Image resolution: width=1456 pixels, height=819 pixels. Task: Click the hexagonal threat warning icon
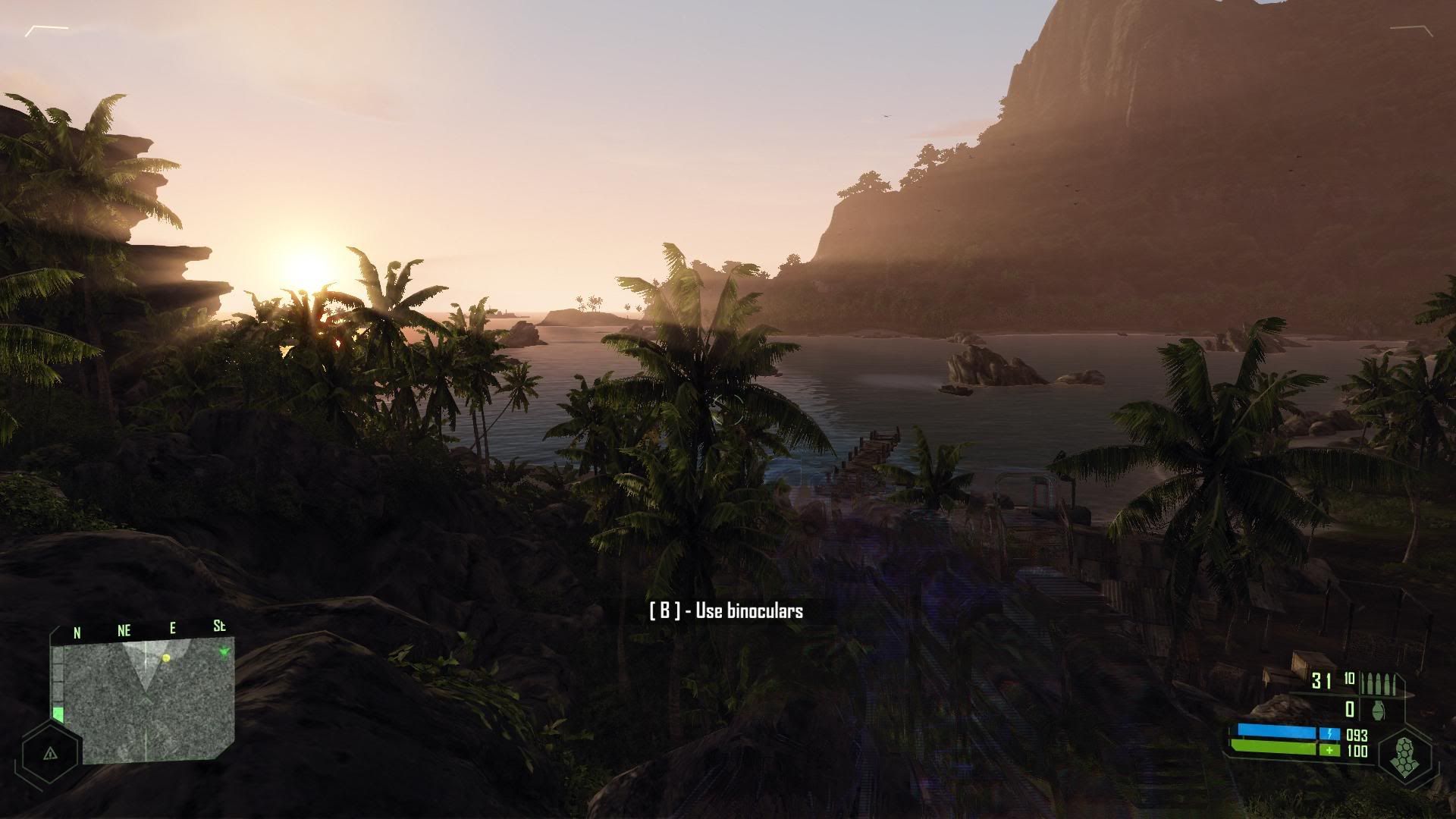(50, 752)
